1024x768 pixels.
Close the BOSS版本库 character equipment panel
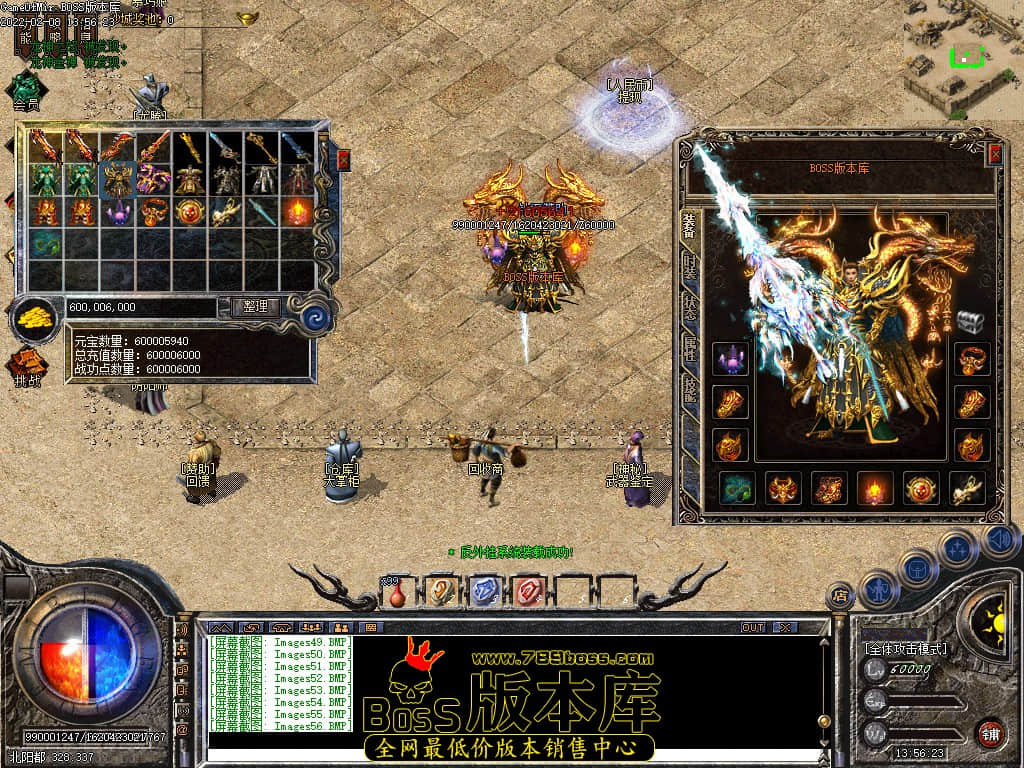[x=995, y=153]
